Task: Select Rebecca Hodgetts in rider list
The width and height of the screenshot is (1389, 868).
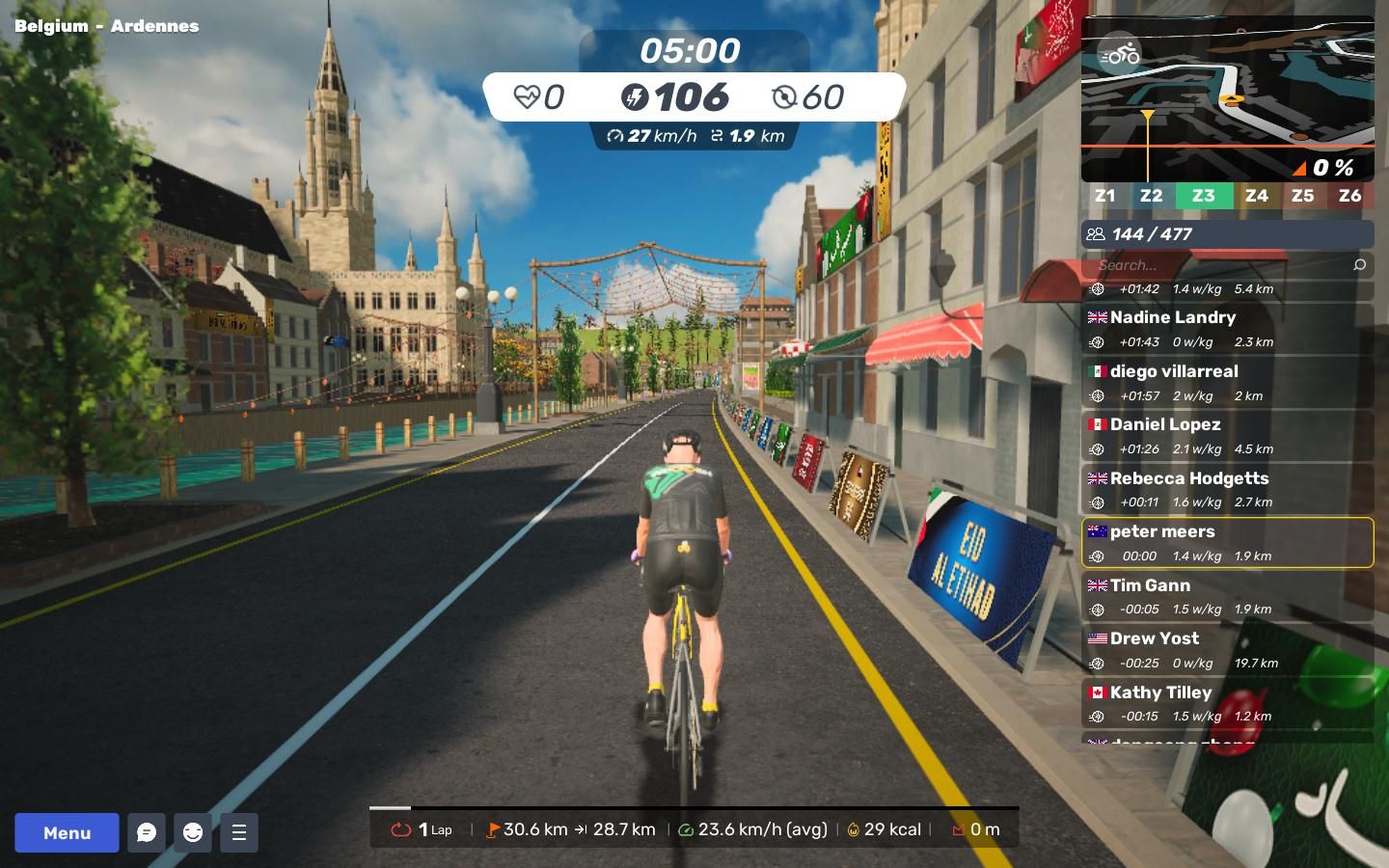Action: coord(1227,489)
